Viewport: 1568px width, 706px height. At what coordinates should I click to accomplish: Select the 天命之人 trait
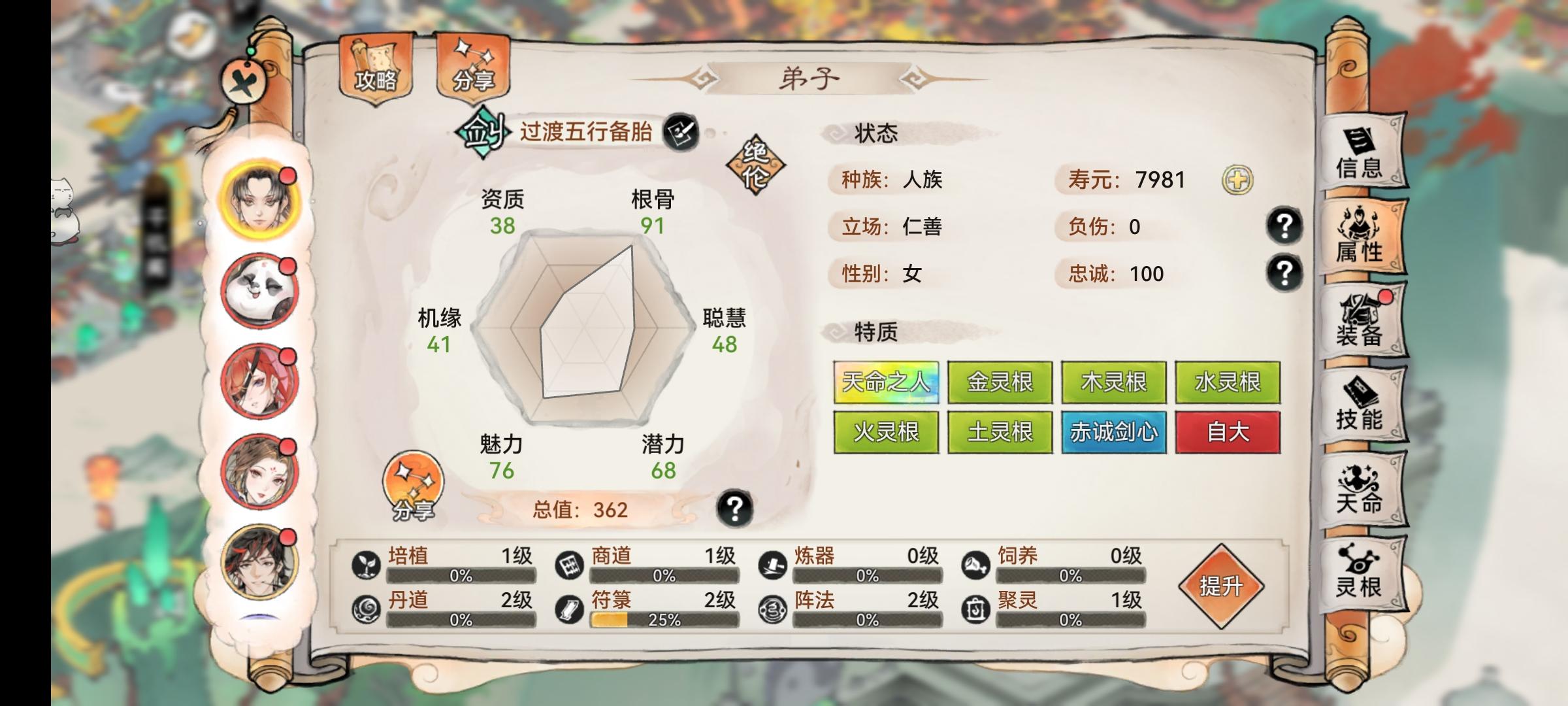pyautogui.click(x=886, y=382)
